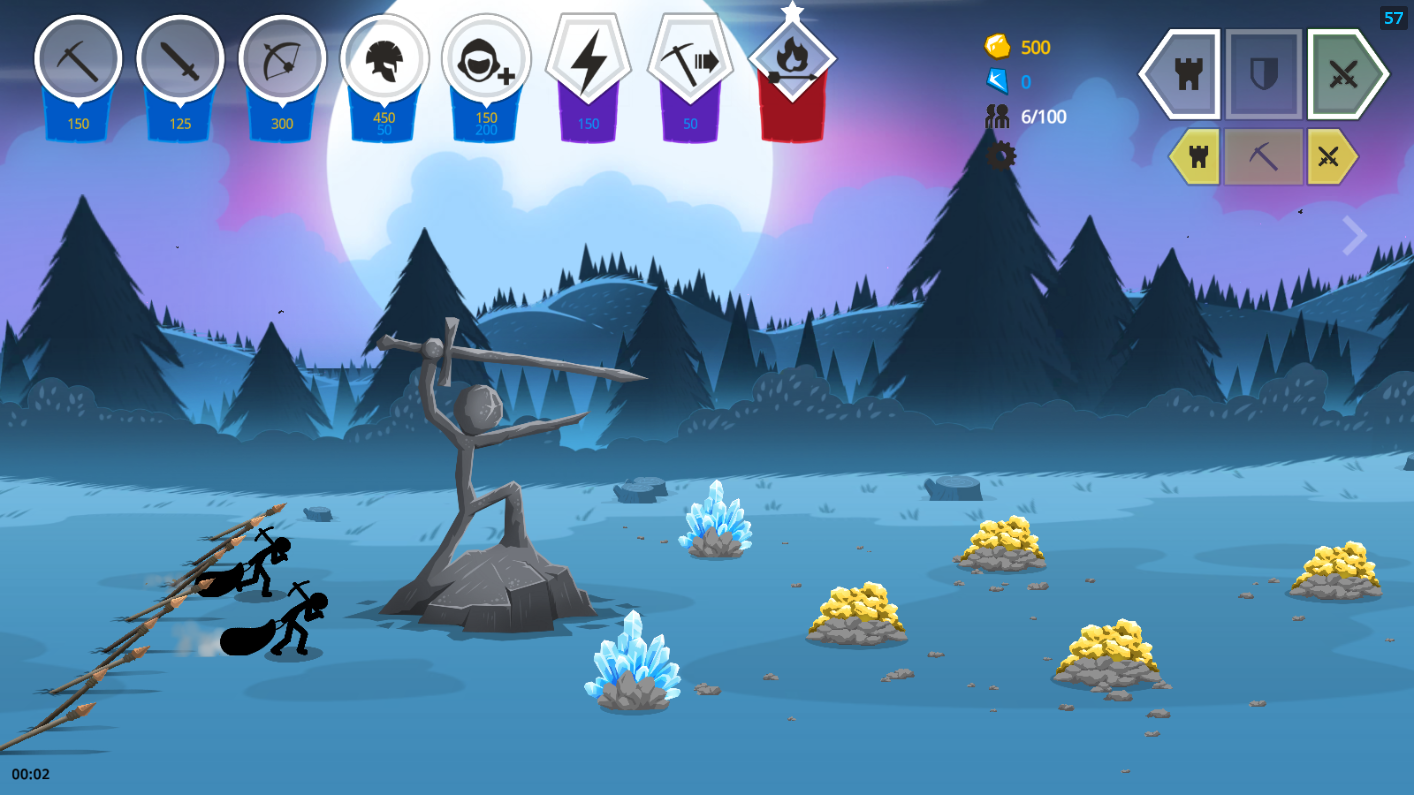
Task: Open the gear settings menu
Action: point(1001,155)
